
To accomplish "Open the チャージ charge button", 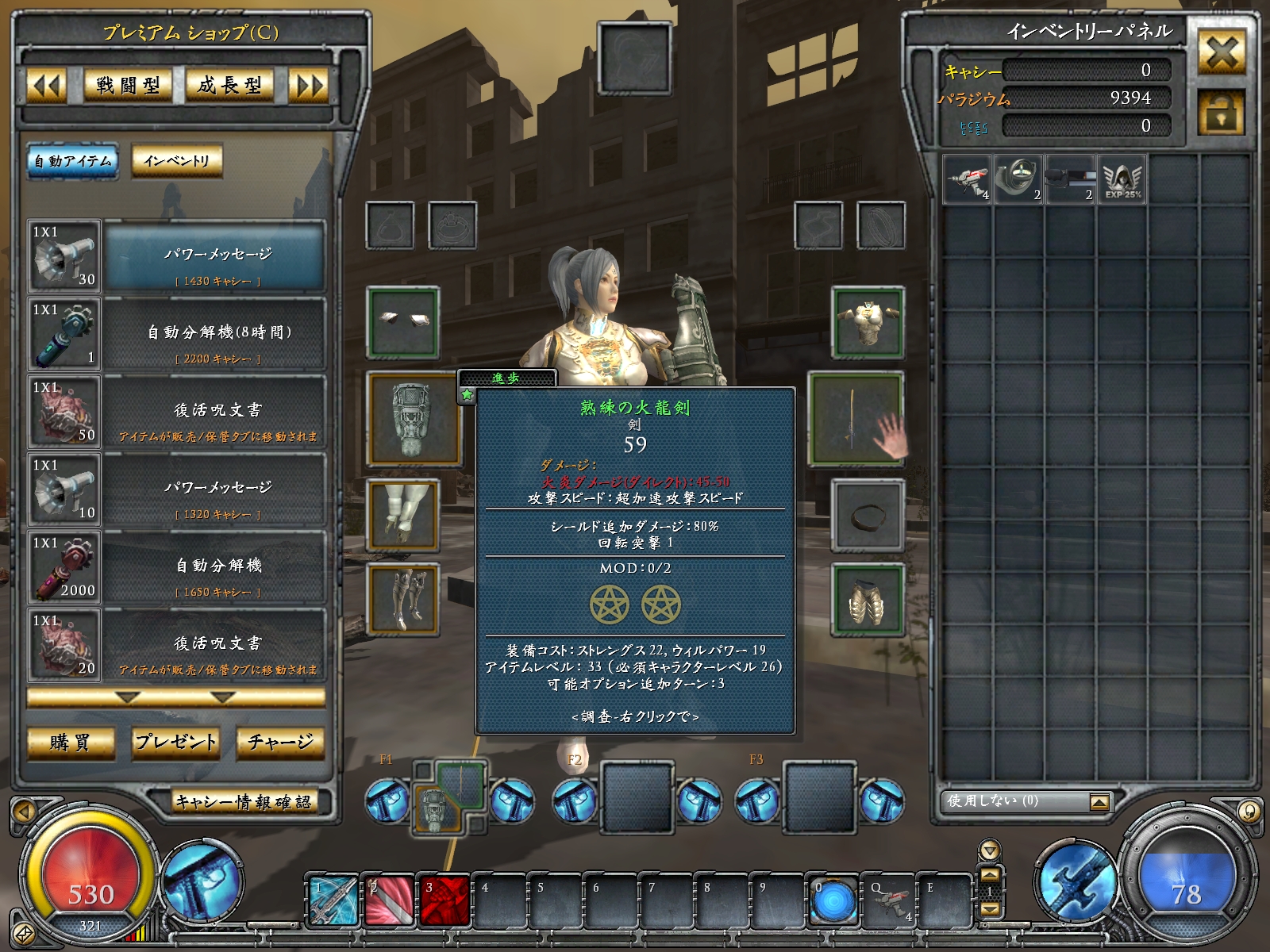I will coord(280,743).
